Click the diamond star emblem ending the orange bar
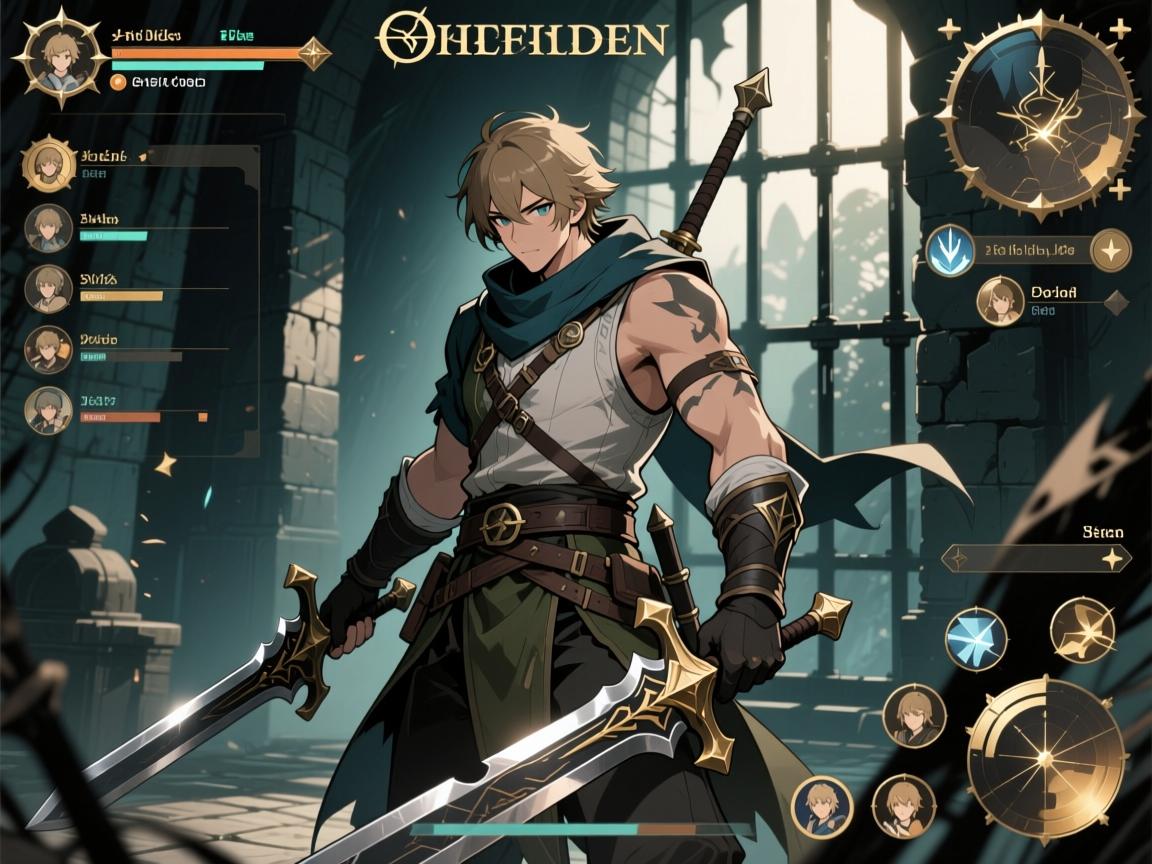The width and height of the screenshot is (1152, 864). pos(315,52)
